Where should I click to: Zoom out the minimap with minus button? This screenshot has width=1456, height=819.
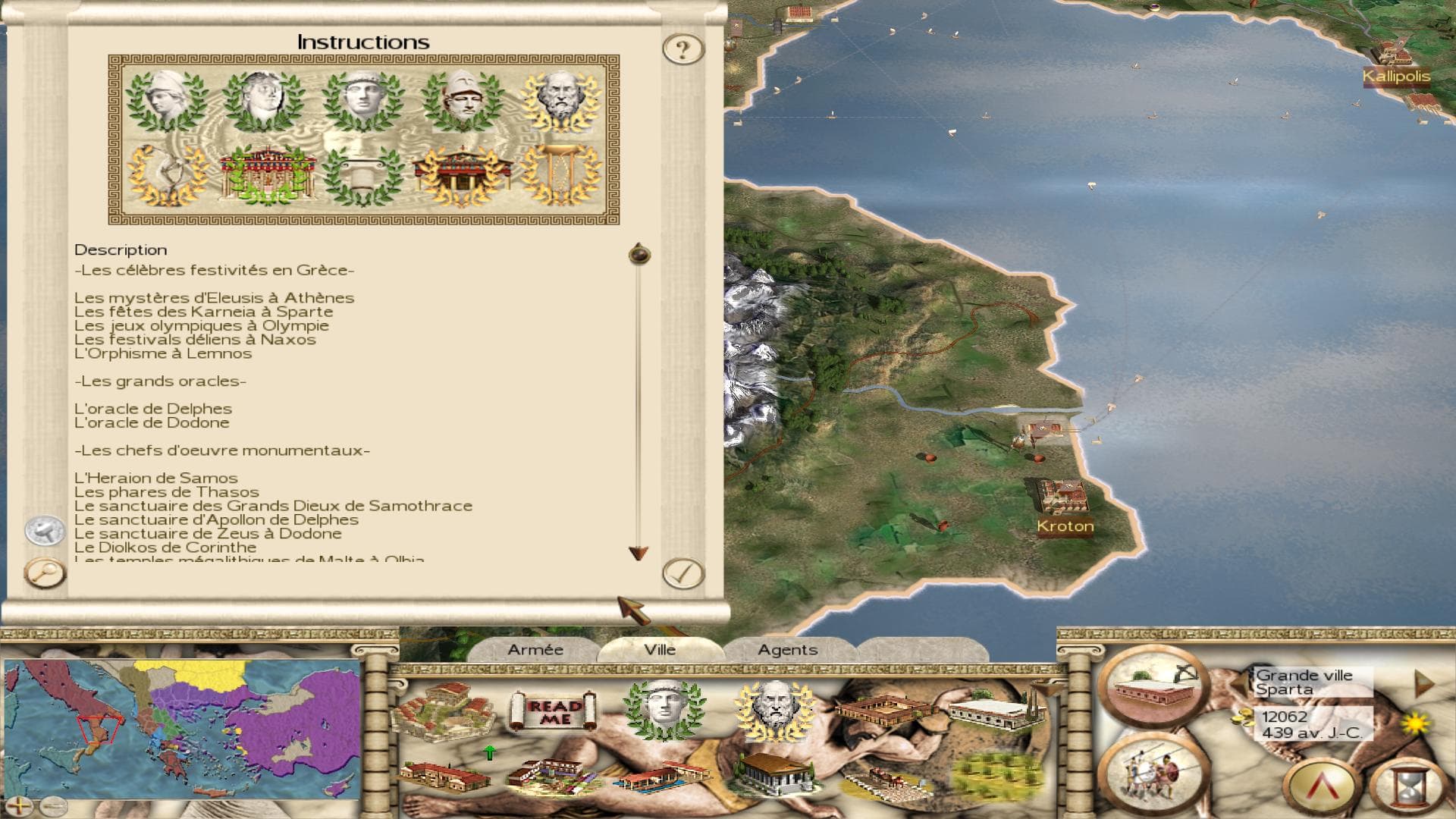click(x=52, y=805)
